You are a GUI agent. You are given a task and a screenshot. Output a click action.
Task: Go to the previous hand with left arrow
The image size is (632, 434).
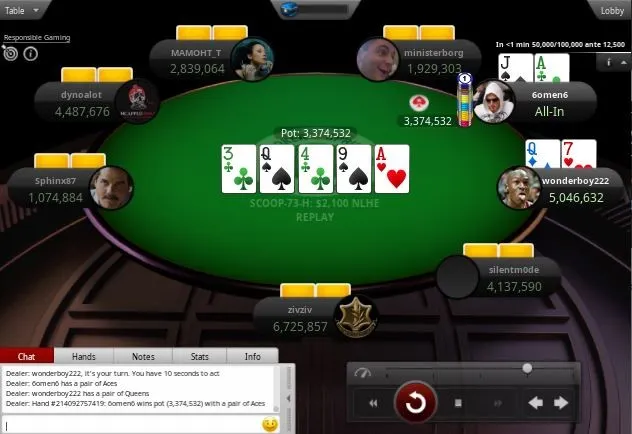535,403
